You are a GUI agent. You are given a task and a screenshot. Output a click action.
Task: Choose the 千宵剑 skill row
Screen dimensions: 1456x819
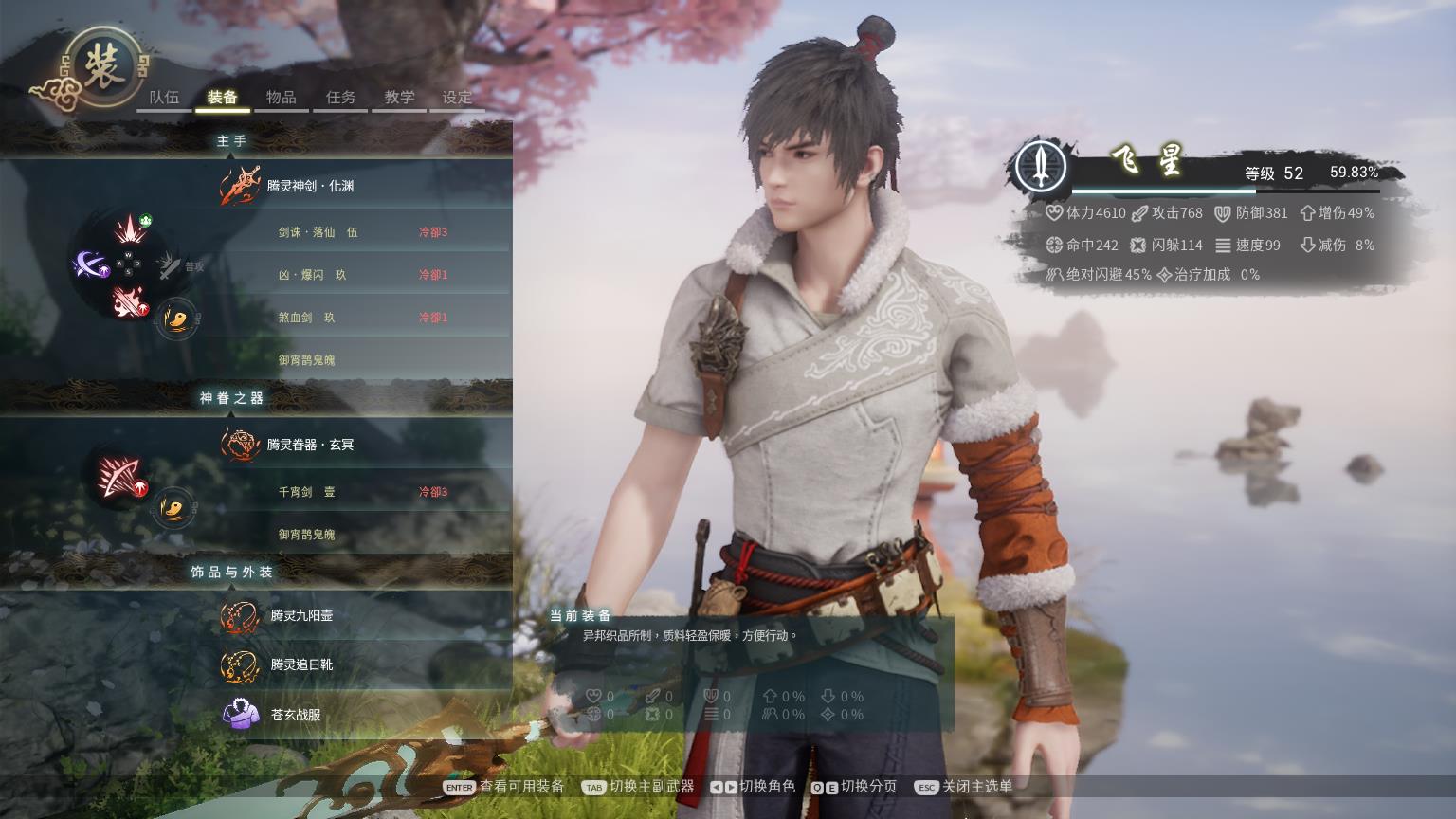point(307,492)
